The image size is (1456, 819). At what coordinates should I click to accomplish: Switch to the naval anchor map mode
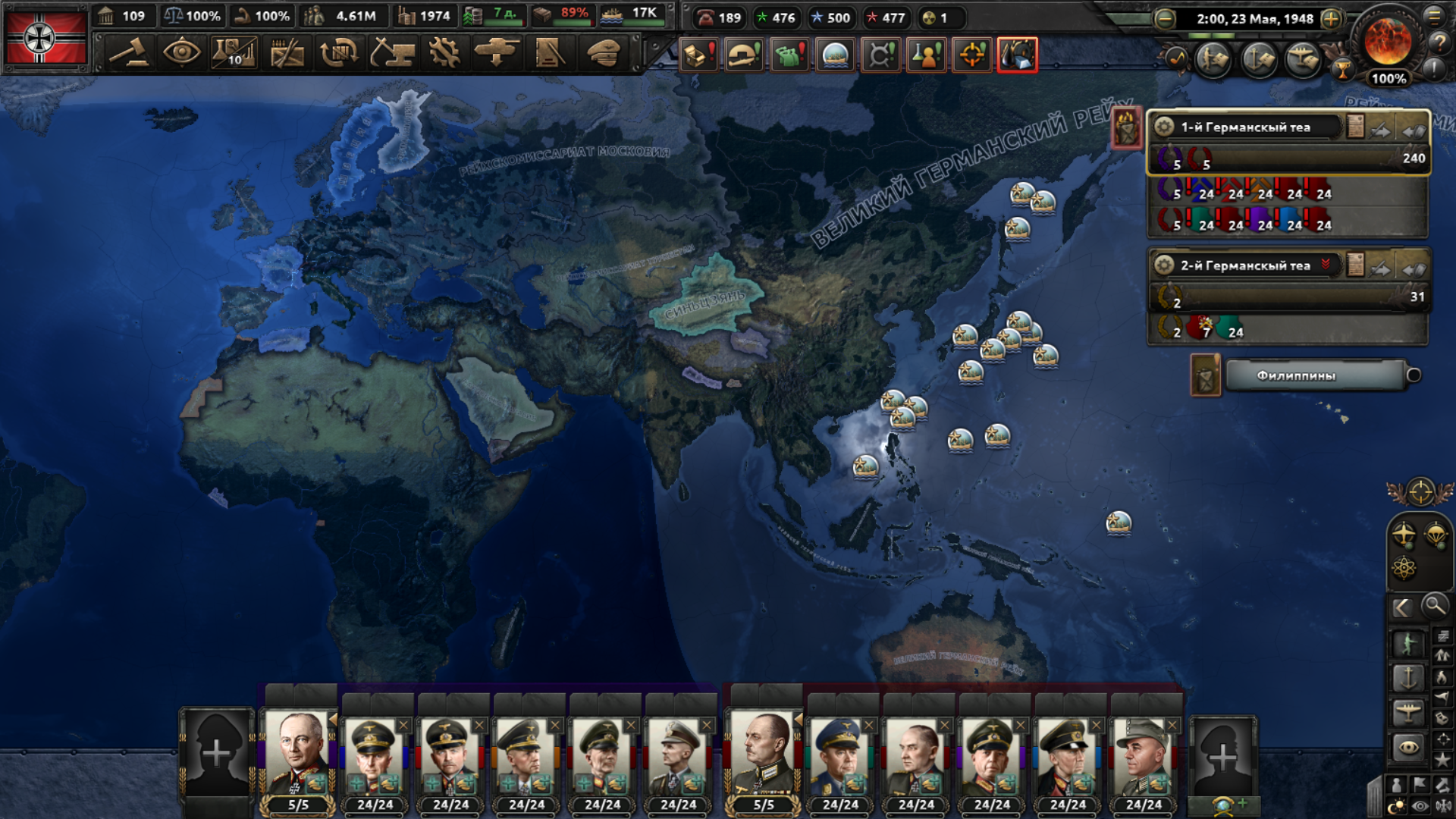tap(1408, 677)
